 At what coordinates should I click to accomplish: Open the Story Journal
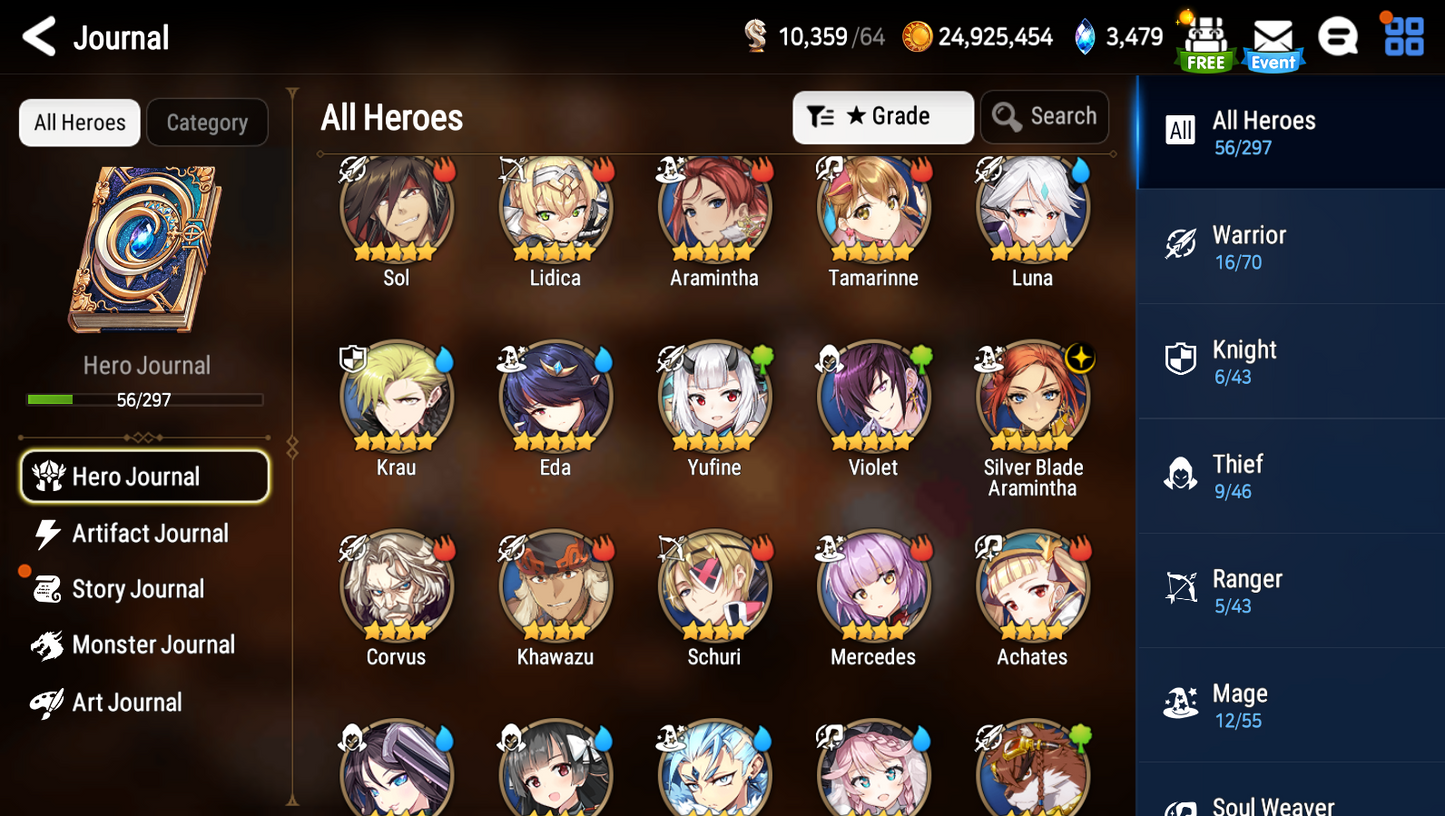tap(137, 590)
